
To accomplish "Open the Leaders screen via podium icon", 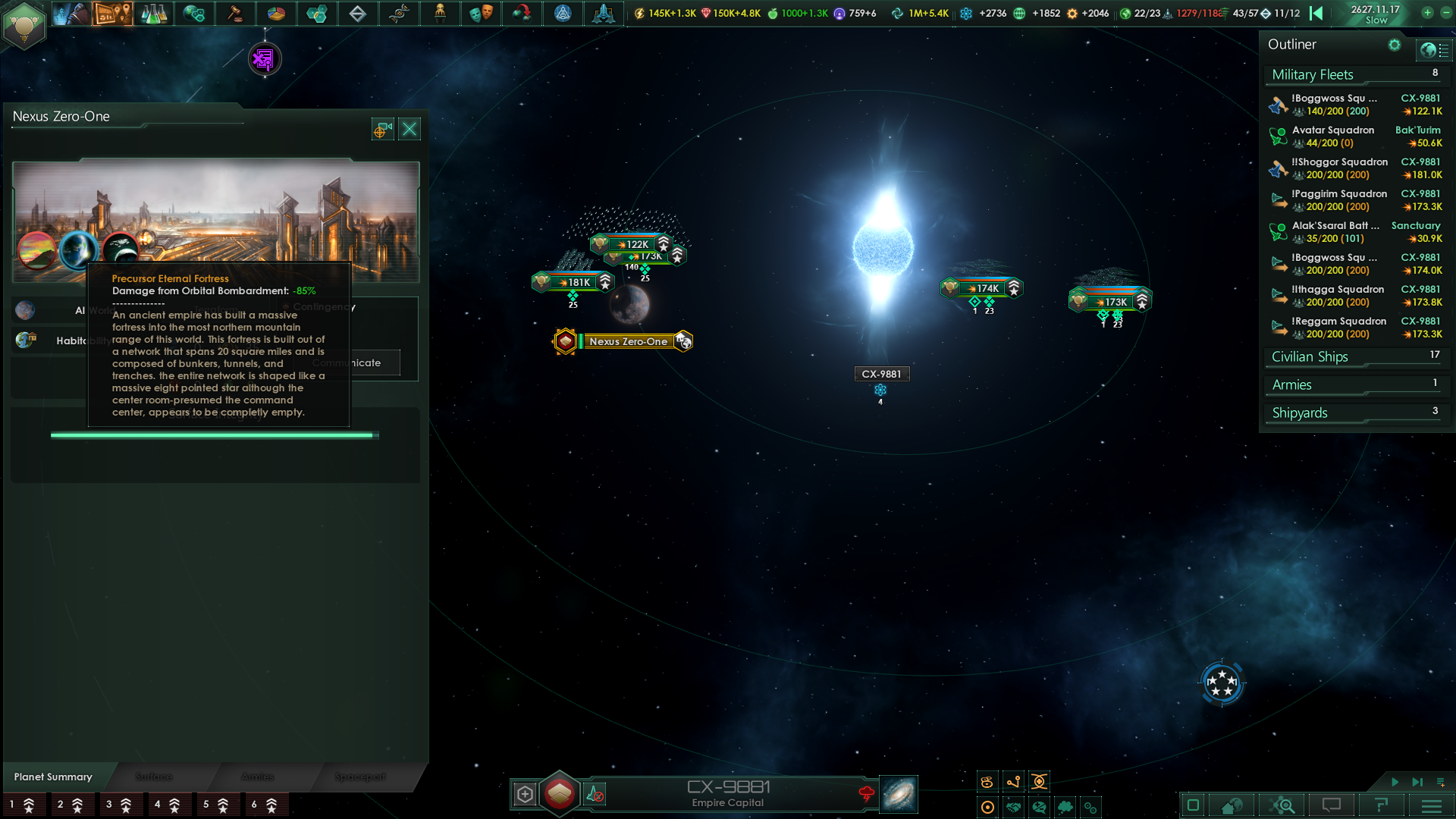I will [x=441, y=13].
